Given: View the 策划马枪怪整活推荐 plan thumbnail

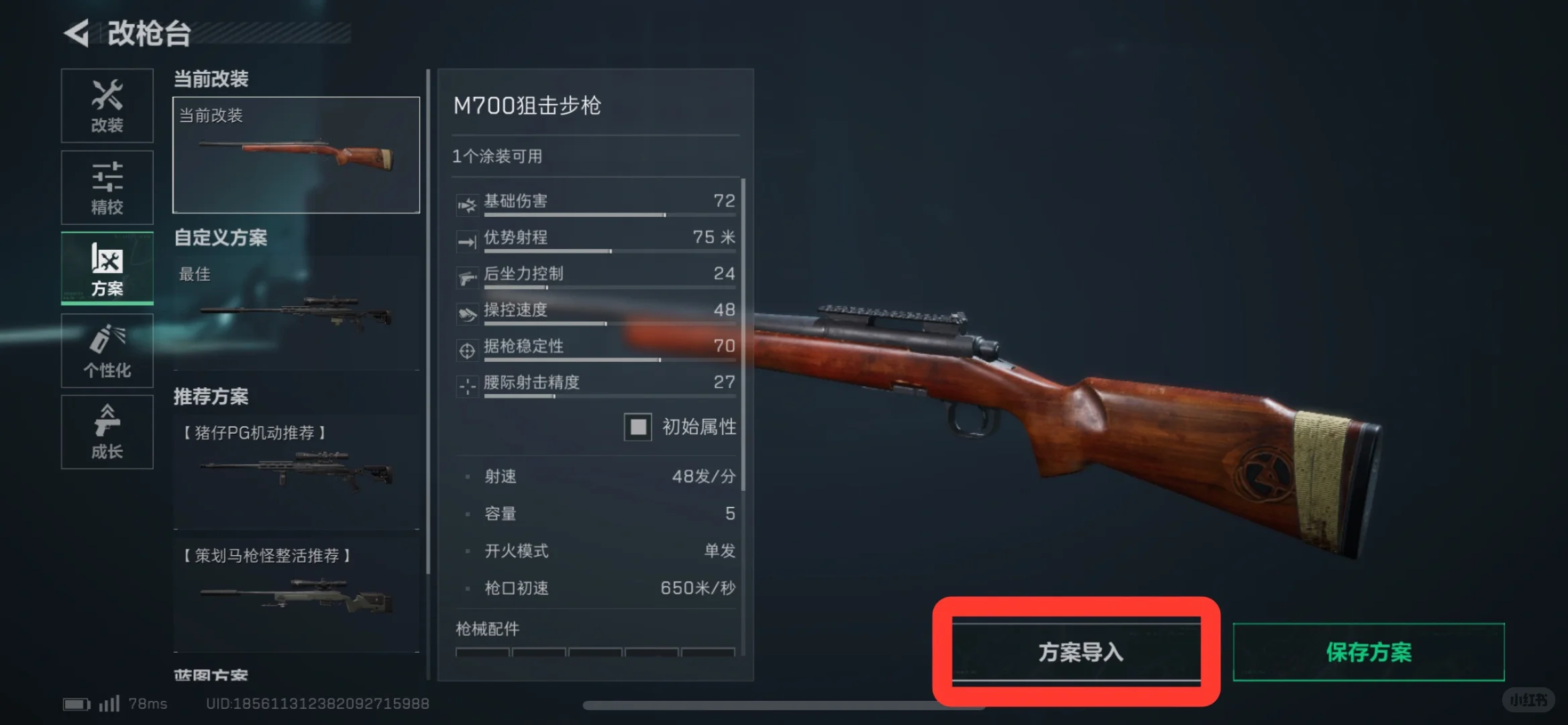Looking at the screenshot, I should coord(295,597).
